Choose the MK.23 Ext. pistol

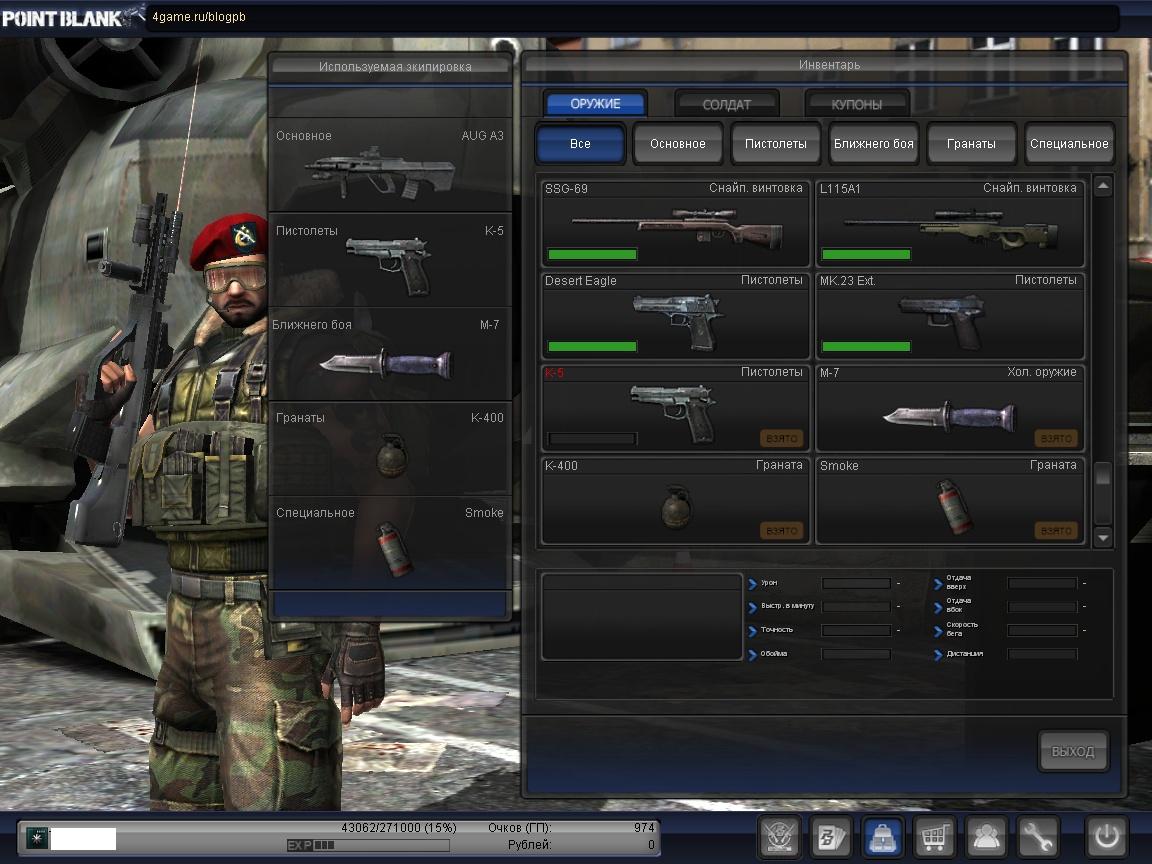pos(949,315)
